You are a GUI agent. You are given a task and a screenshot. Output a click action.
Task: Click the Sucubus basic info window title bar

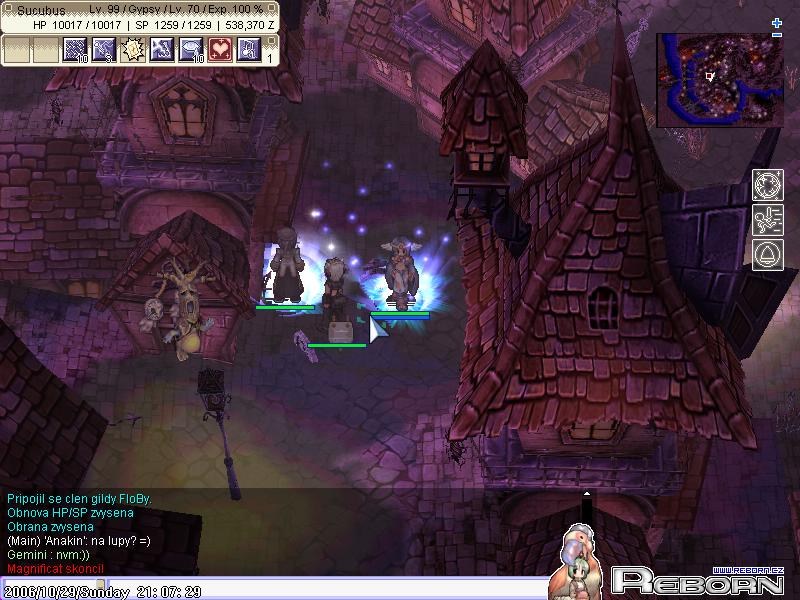(x=140, y=9)
